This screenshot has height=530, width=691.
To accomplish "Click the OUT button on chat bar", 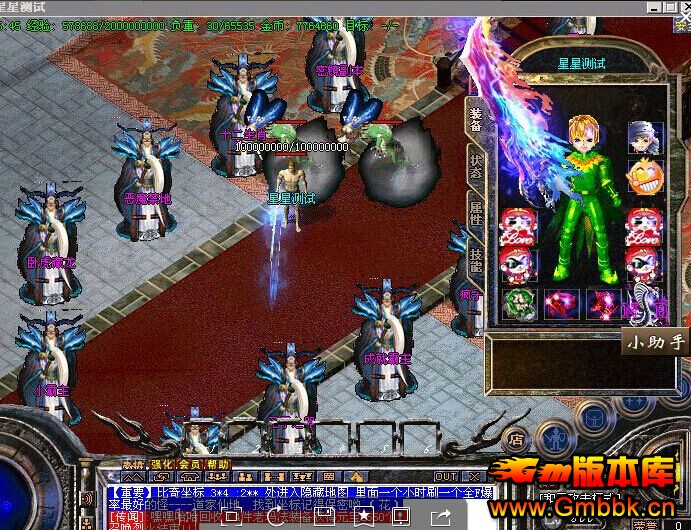I will (446, 476).
